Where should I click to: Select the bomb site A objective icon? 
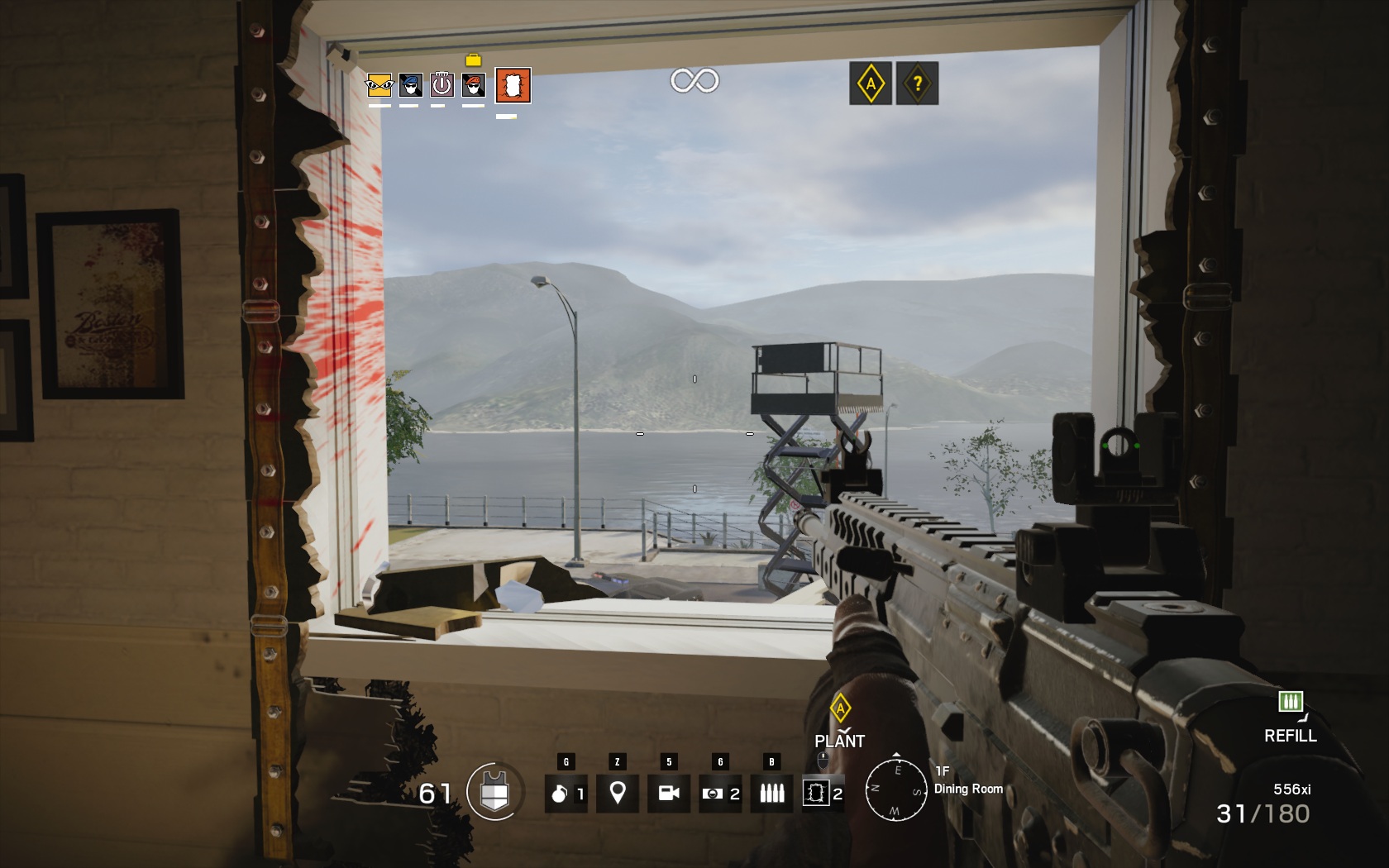pos(871,83)
